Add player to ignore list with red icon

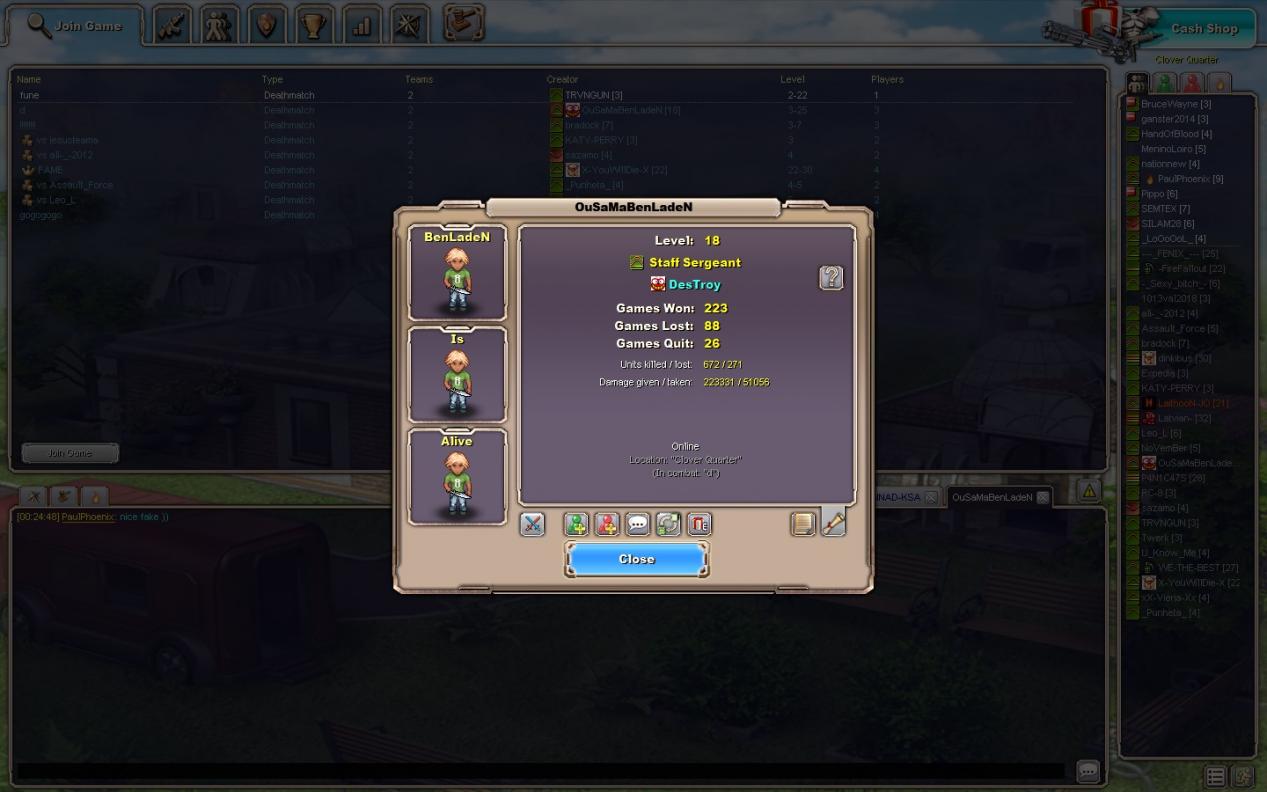[607, 524]
